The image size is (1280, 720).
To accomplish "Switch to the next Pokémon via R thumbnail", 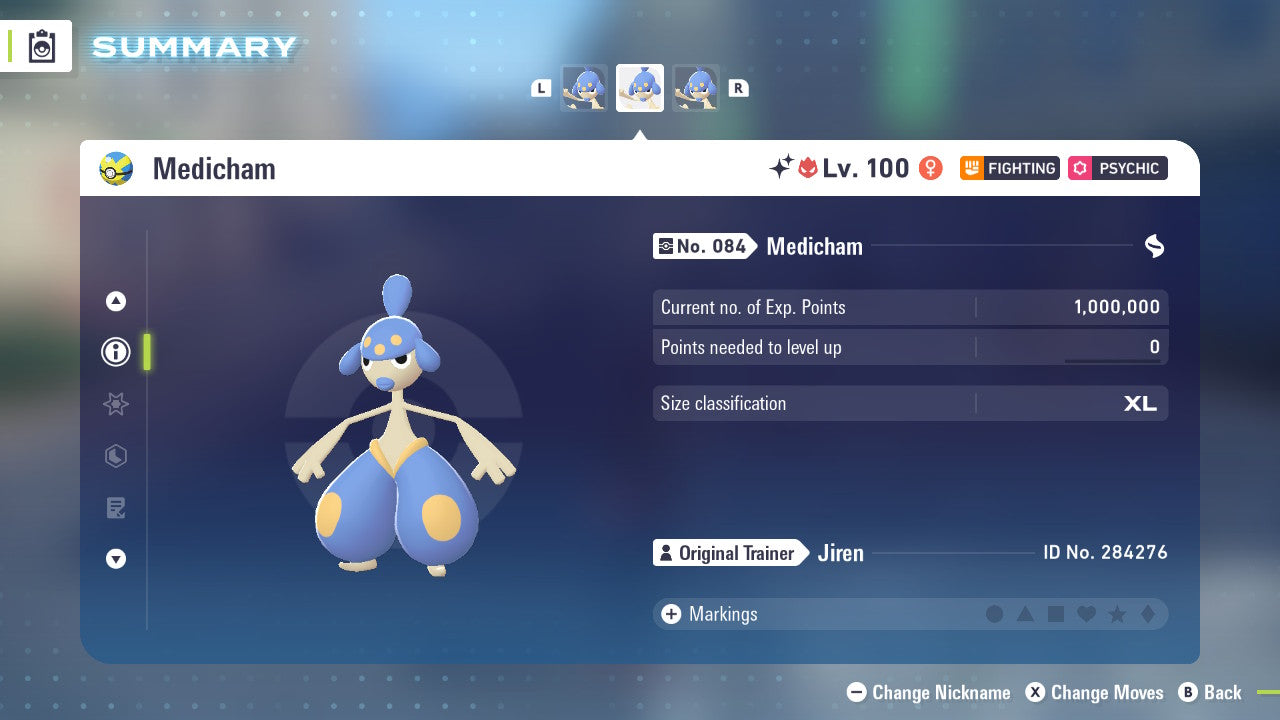I will (696, 87).
